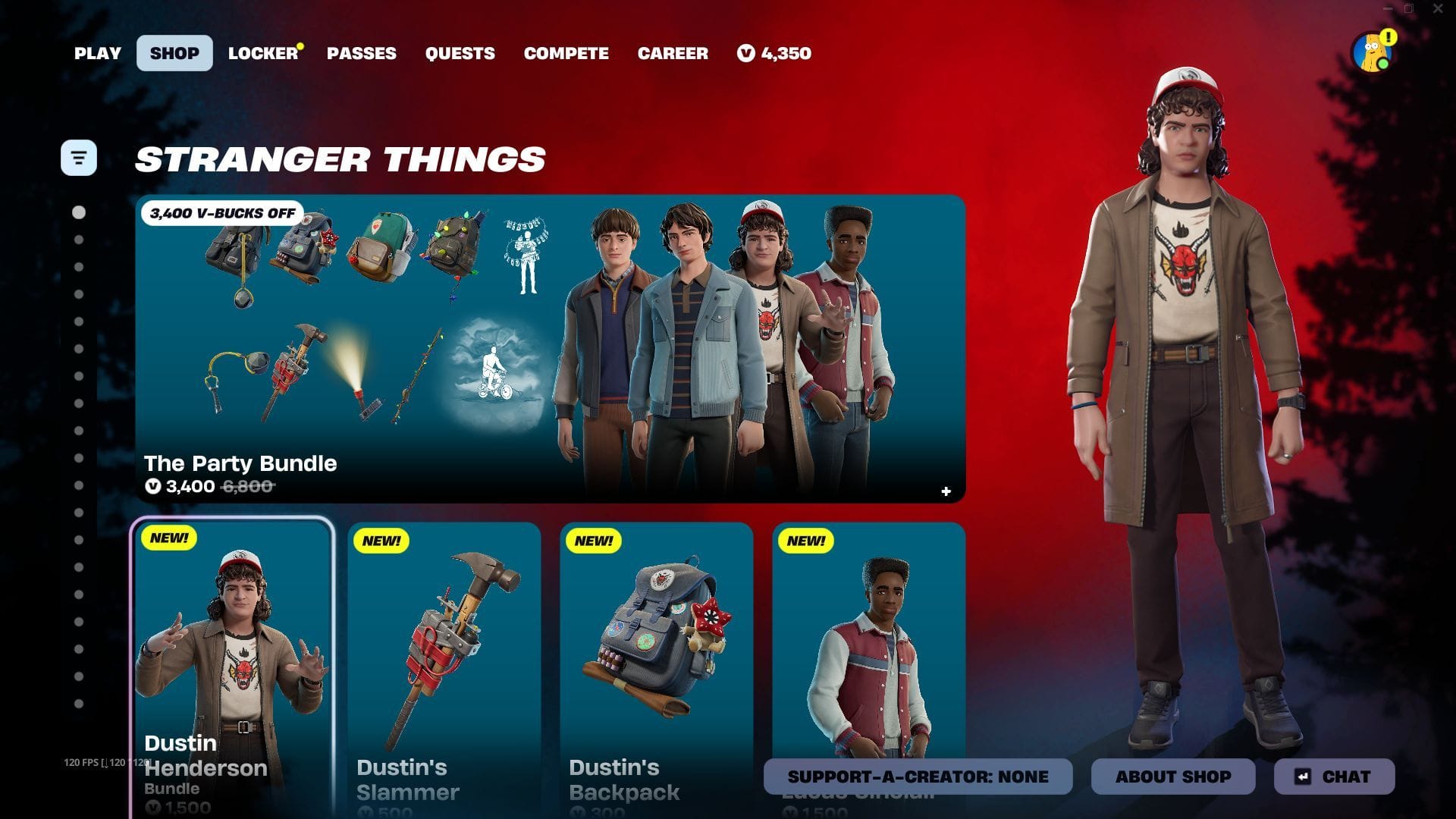
Task: Click the V-Bucks icon next to 3,400 price
Action: [152, 487]
